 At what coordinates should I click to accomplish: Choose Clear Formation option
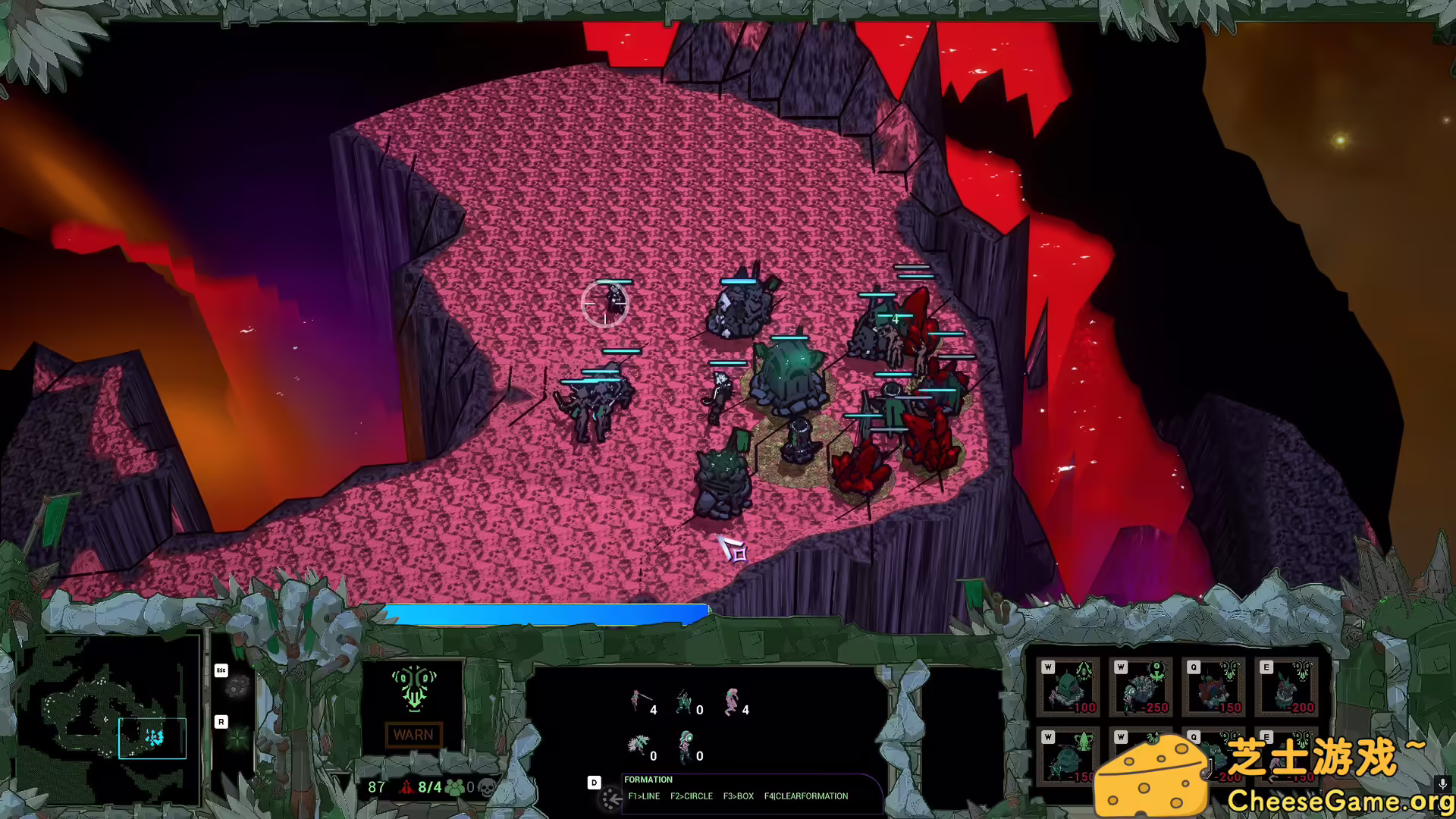coord(806,796)
